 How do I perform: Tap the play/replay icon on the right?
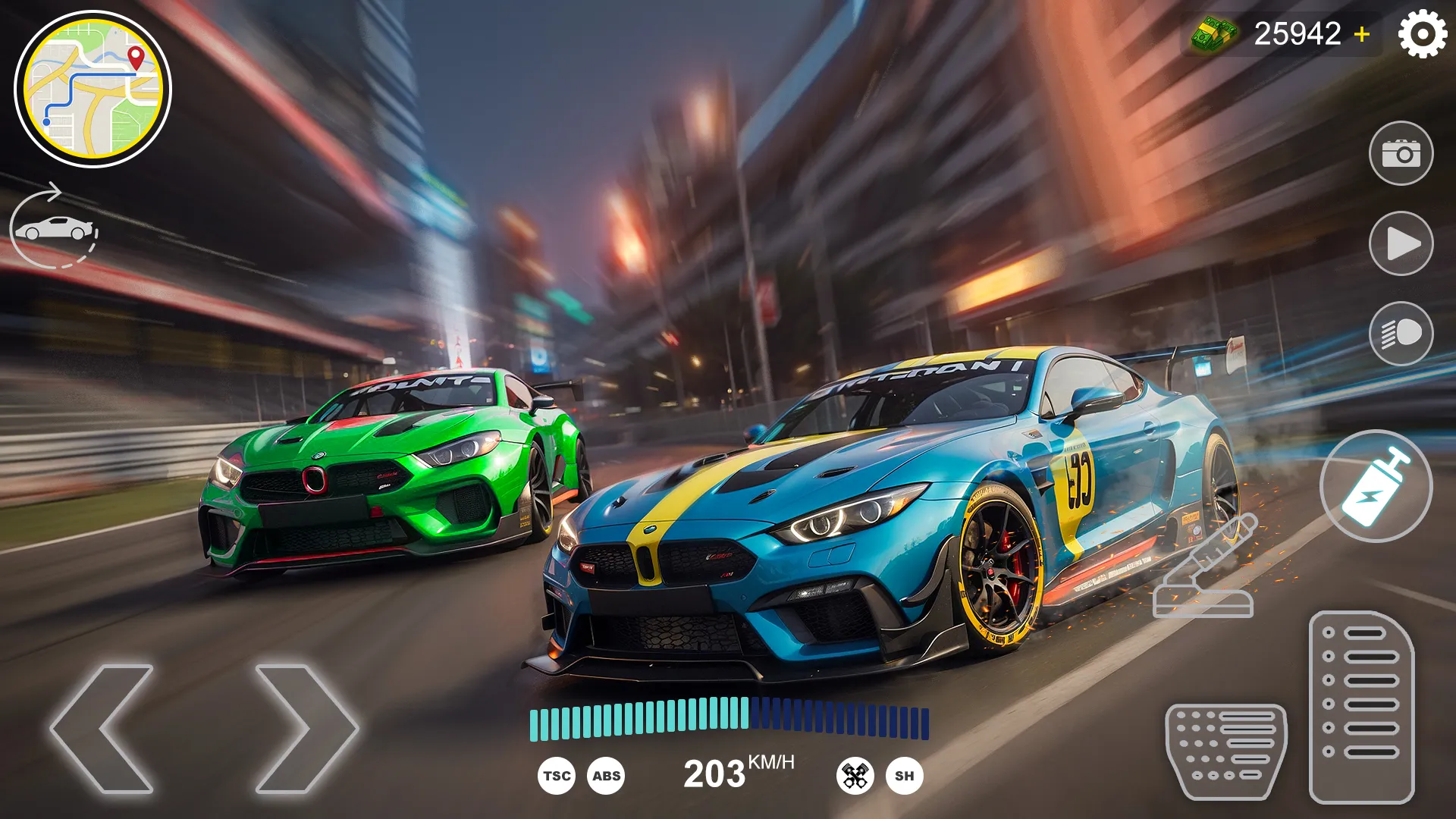click(x=1402, y=243)
